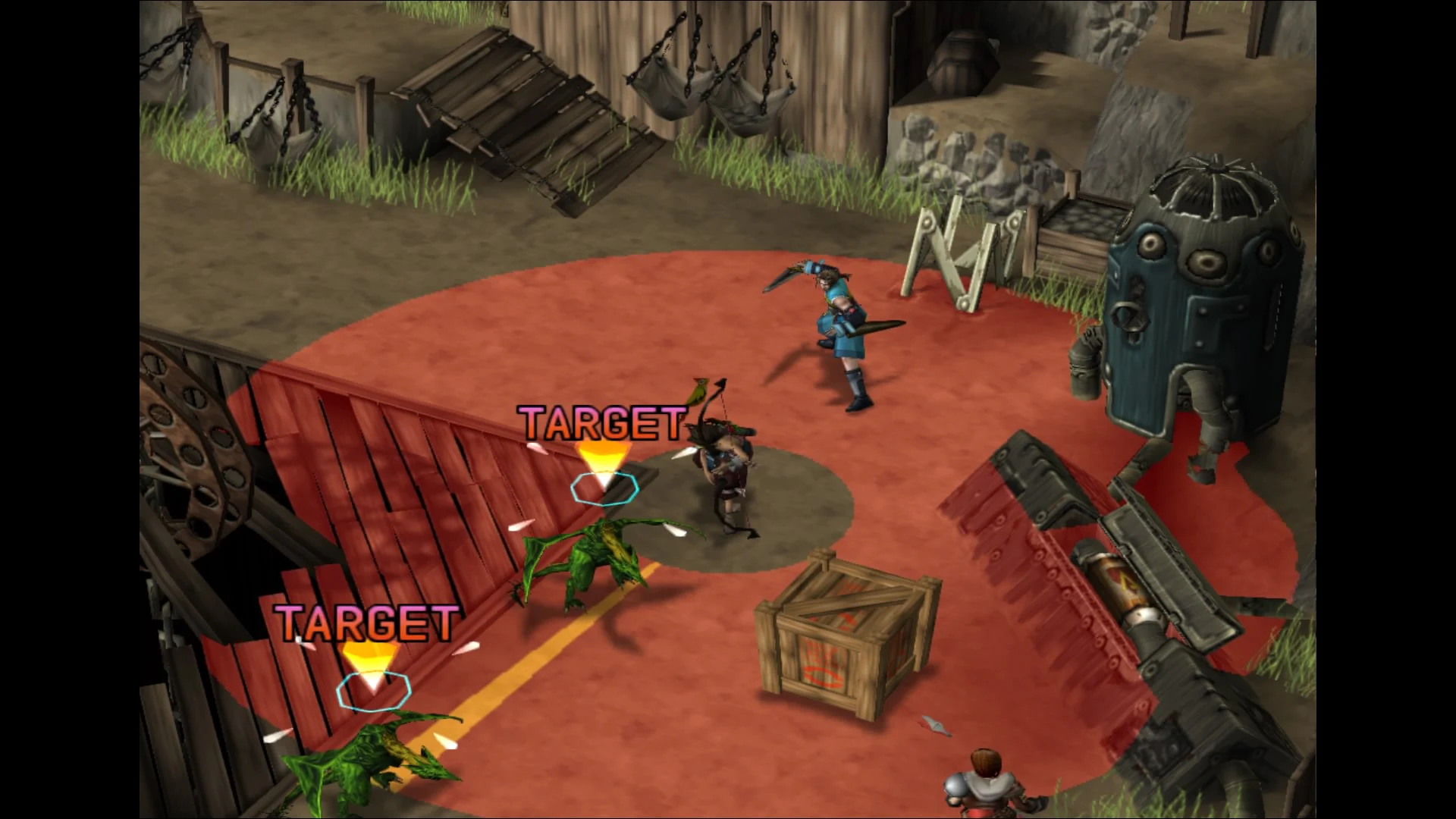Toggle the cyan targeting reticle under the upper beacon
The width and height of the screenshot is (1456, 819).
coord(603,489)
